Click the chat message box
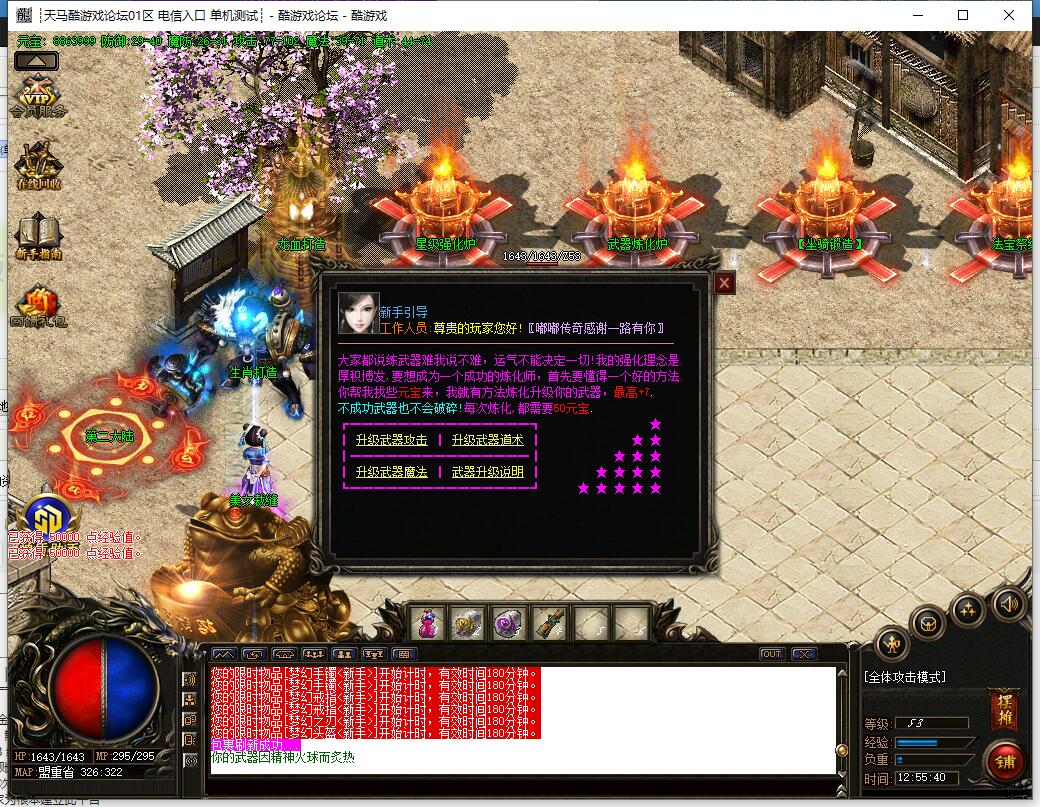This screenshot has width=1040, height=807. click(522, 720)
